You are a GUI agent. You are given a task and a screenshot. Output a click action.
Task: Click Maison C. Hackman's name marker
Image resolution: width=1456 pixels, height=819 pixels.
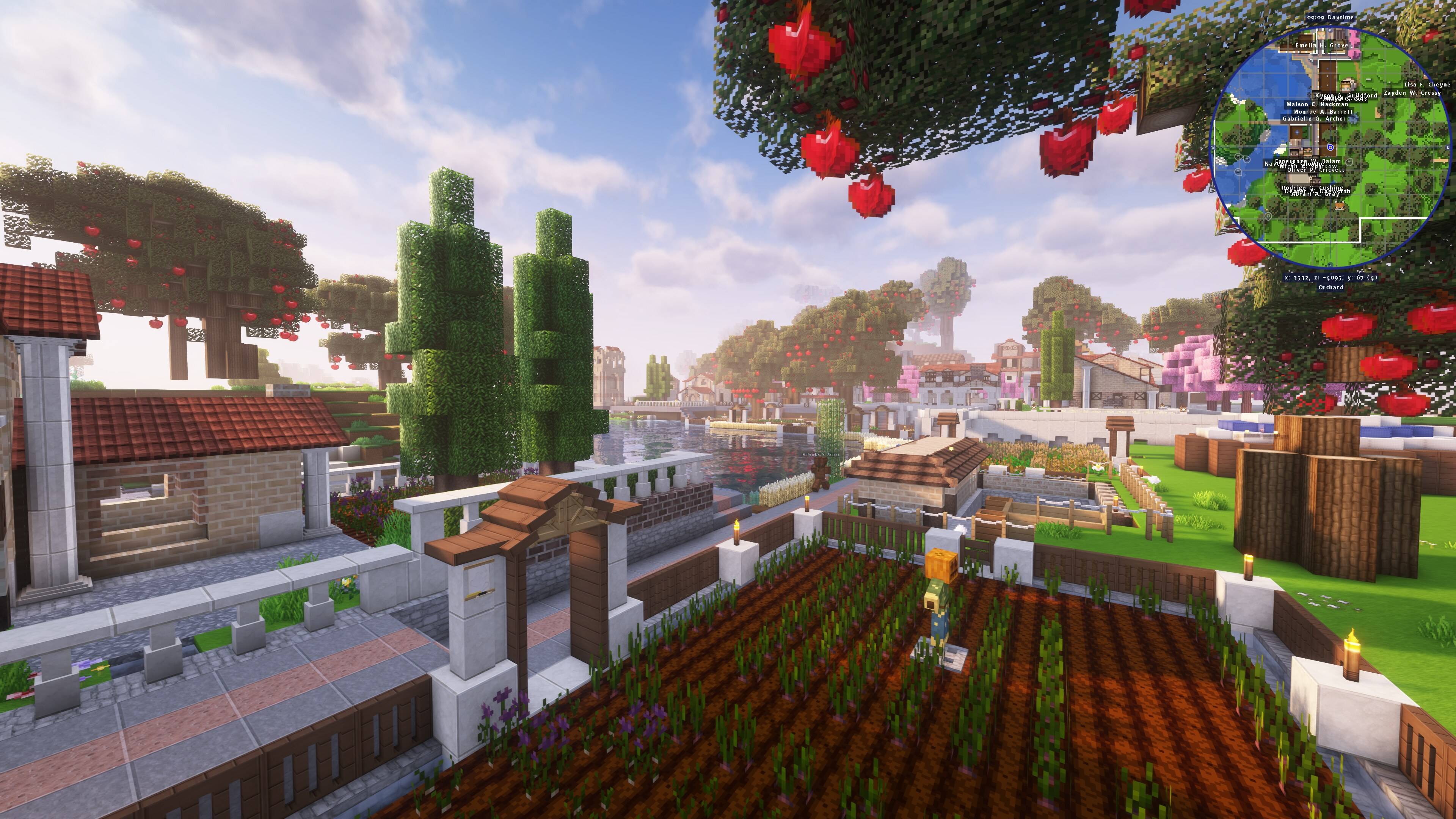click(x=1317, y=105)
